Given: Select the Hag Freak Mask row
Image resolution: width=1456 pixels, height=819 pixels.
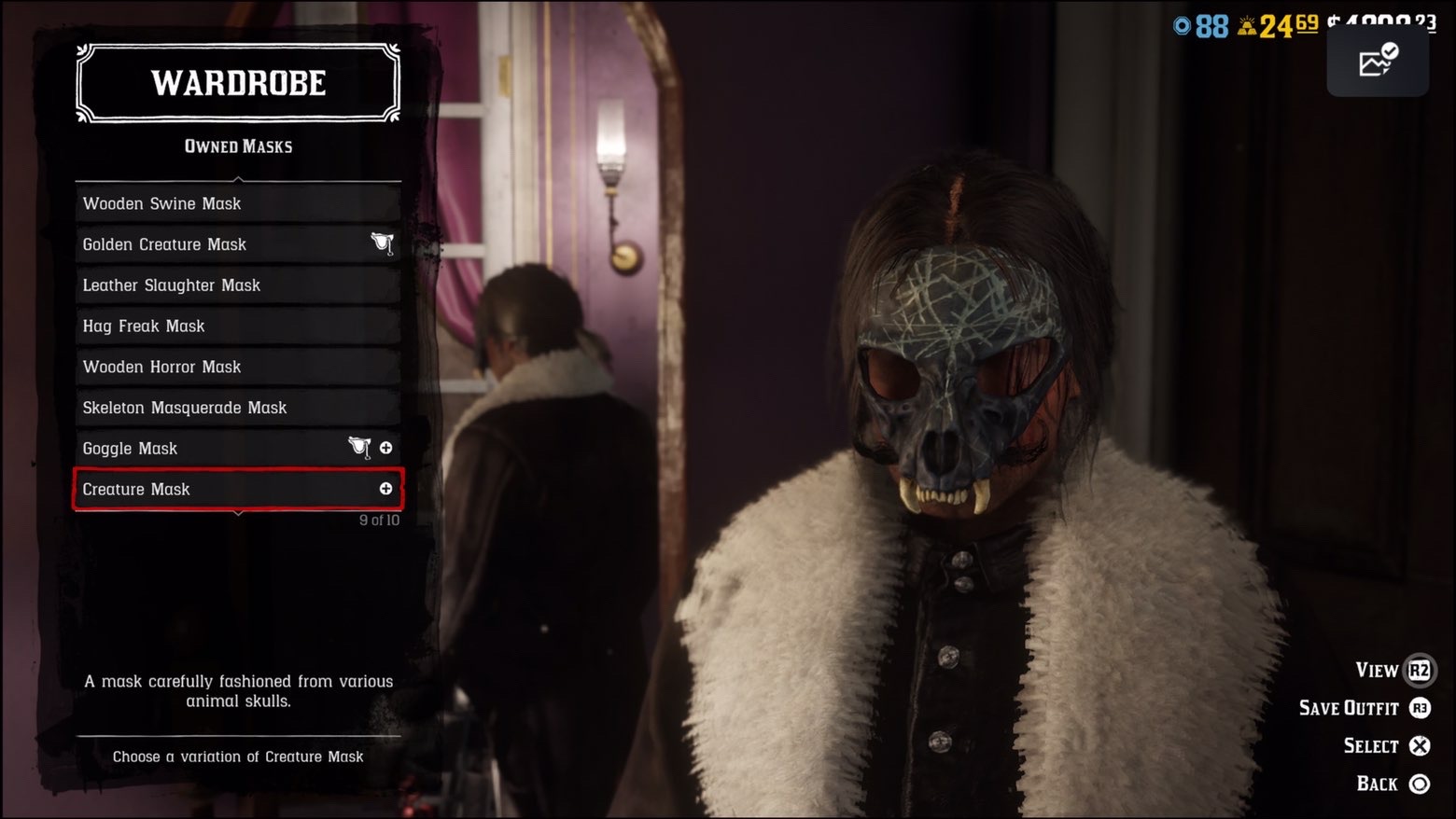Looking at the screenshot, I should click(x=238, y=326).
